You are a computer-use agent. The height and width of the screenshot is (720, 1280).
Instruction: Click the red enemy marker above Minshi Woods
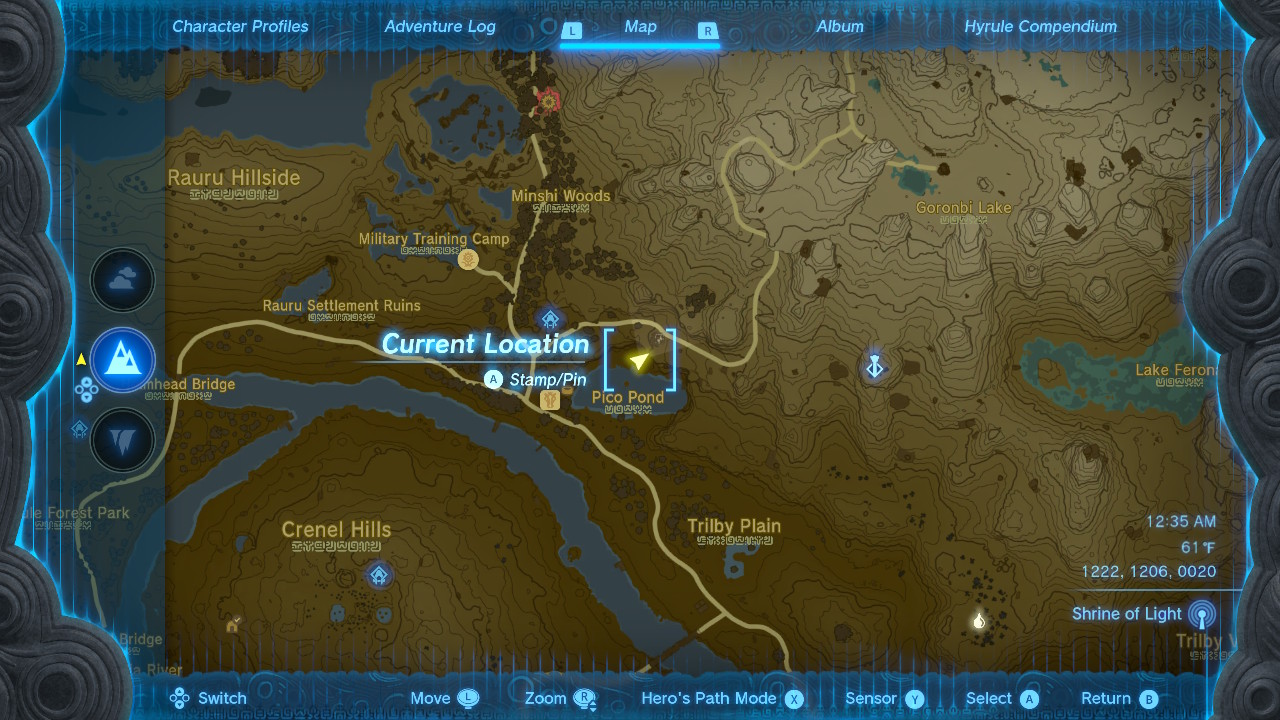tap(546, 102)
